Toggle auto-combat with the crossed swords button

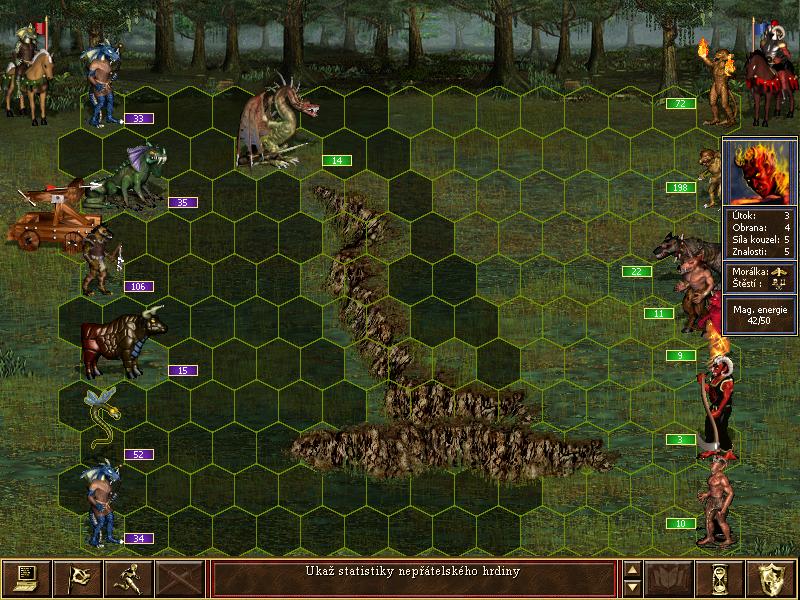click(182, 578)
